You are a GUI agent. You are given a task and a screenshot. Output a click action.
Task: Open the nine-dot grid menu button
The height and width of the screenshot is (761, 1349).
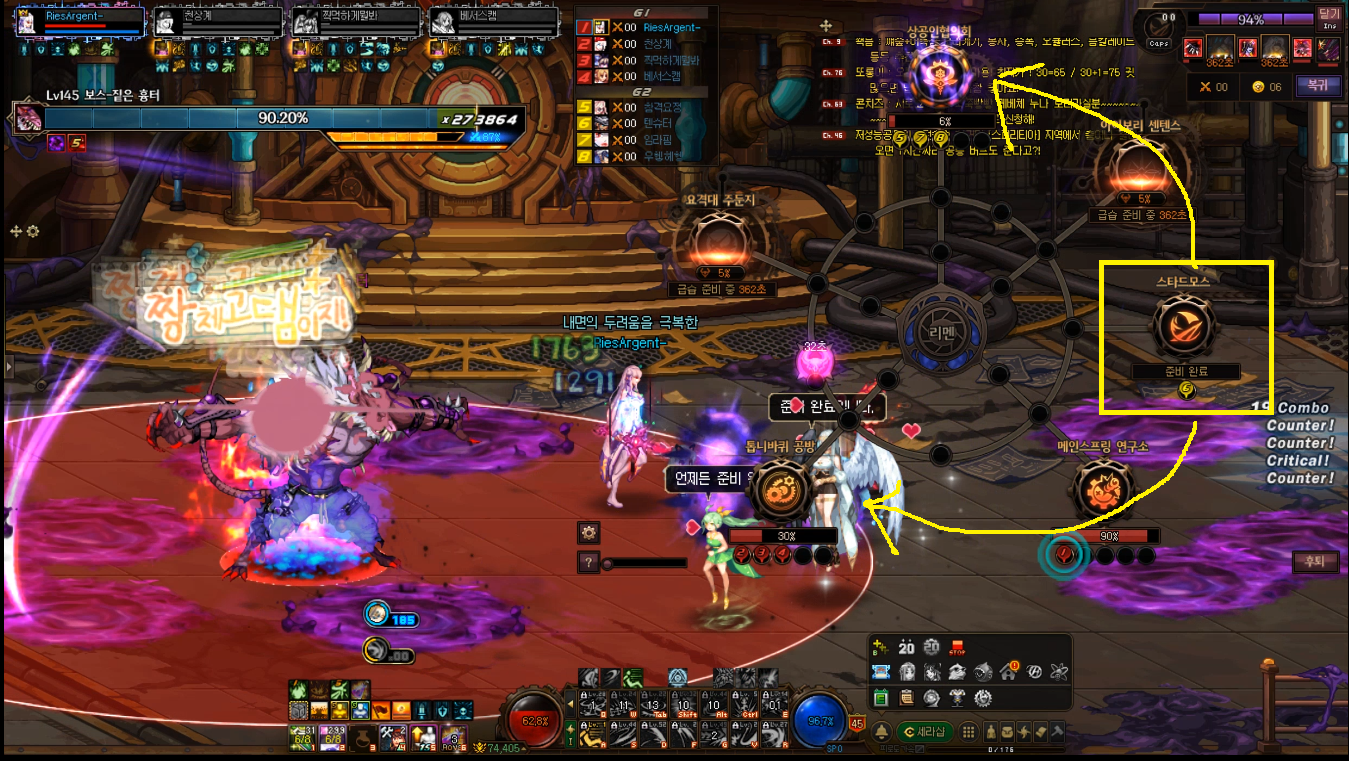click(x=968, y=732)
